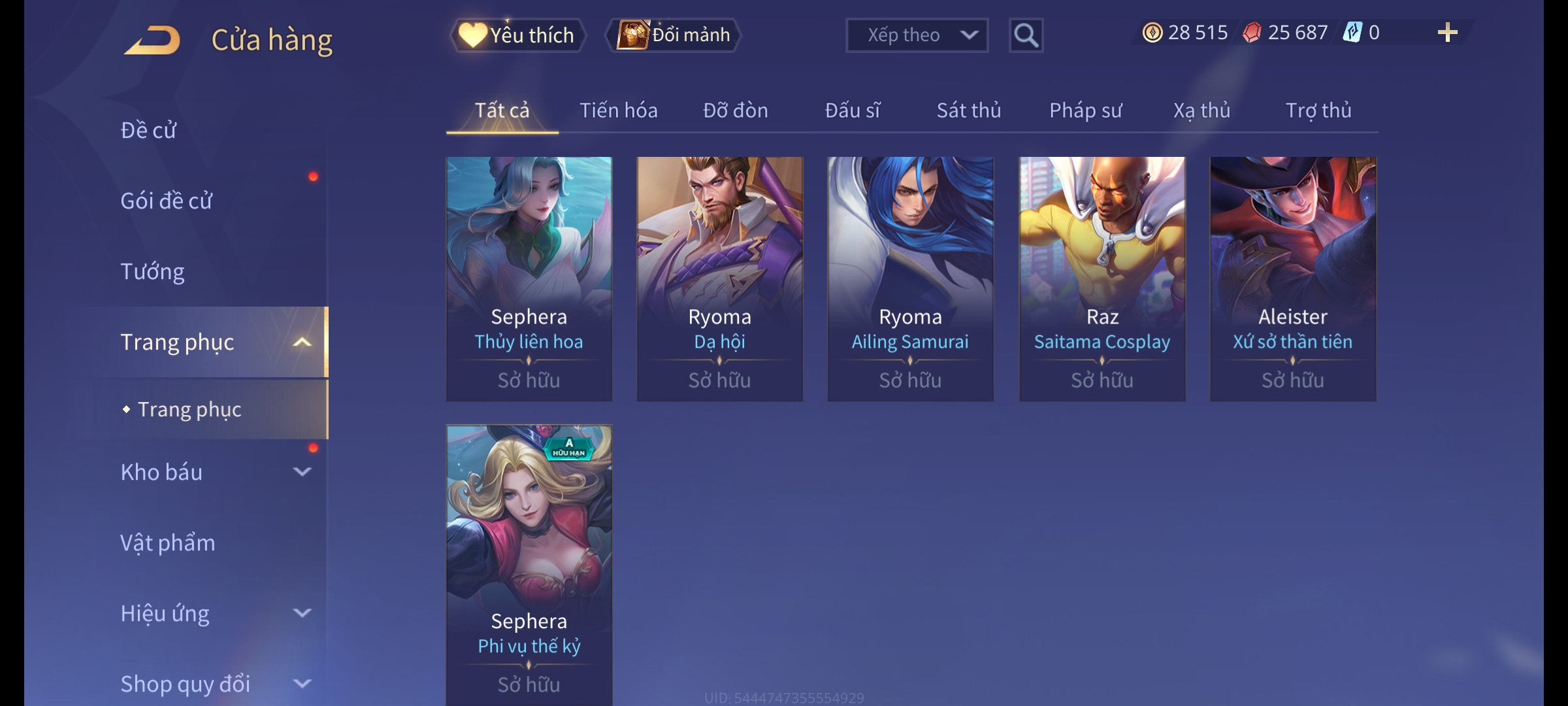The height and width of the screenshot is (706, 1568).
Task: Open the Trợ thủ tab
Action: (x=1318, y=110)
